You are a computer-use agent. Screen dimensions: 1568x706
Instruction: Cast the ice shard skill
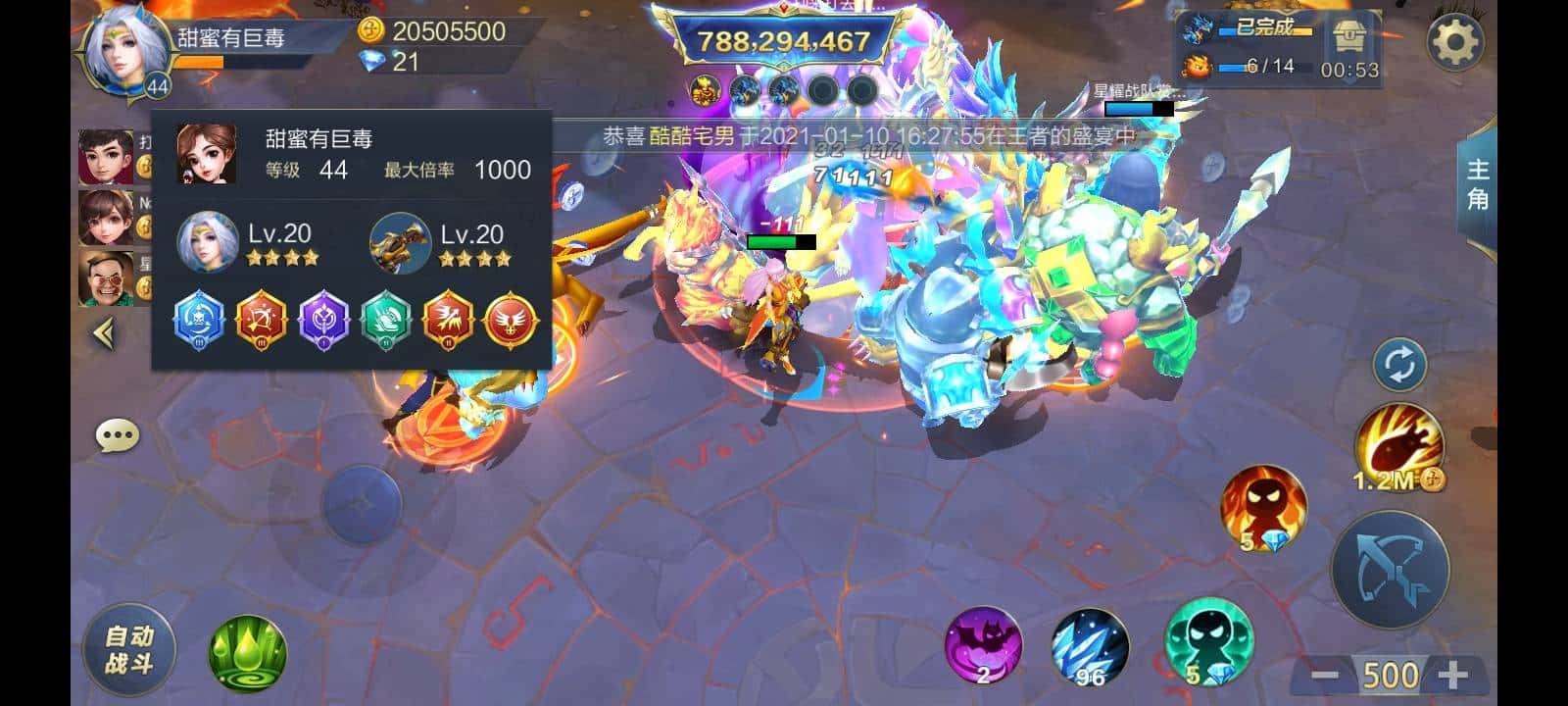pos(1090,647)
